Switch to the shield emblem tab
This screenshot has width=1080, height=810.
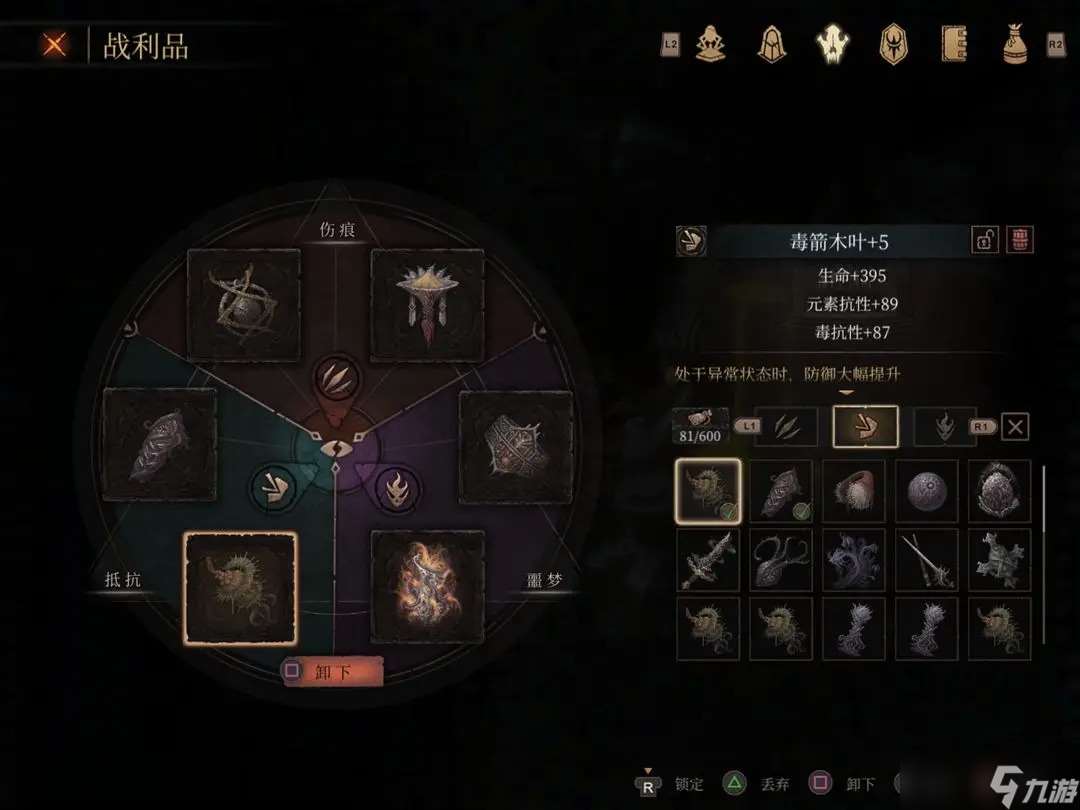point(892,44)
